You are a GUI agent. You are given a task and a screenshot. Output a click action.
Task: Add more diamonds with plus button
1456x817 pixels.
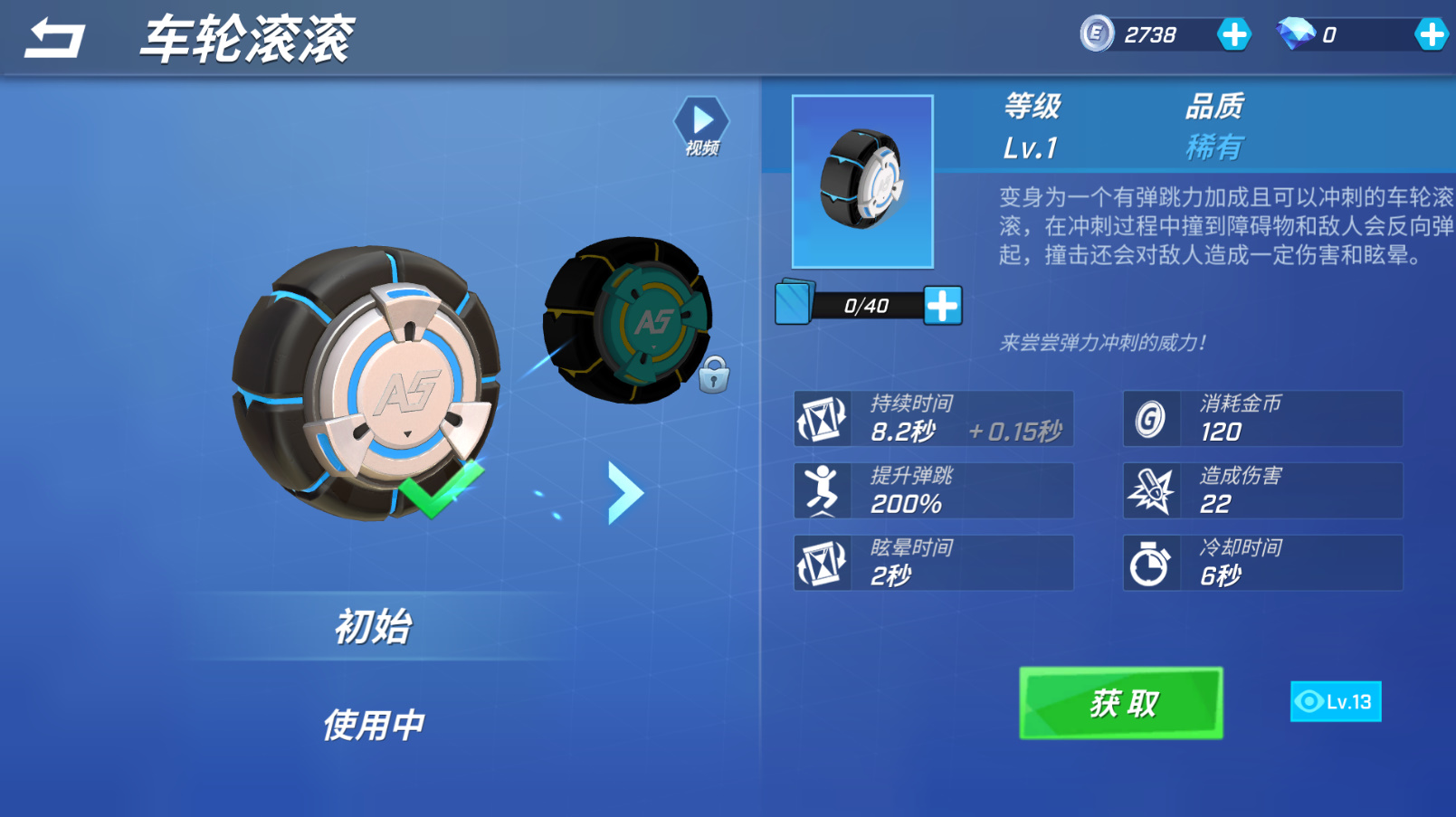point(1431,35)
